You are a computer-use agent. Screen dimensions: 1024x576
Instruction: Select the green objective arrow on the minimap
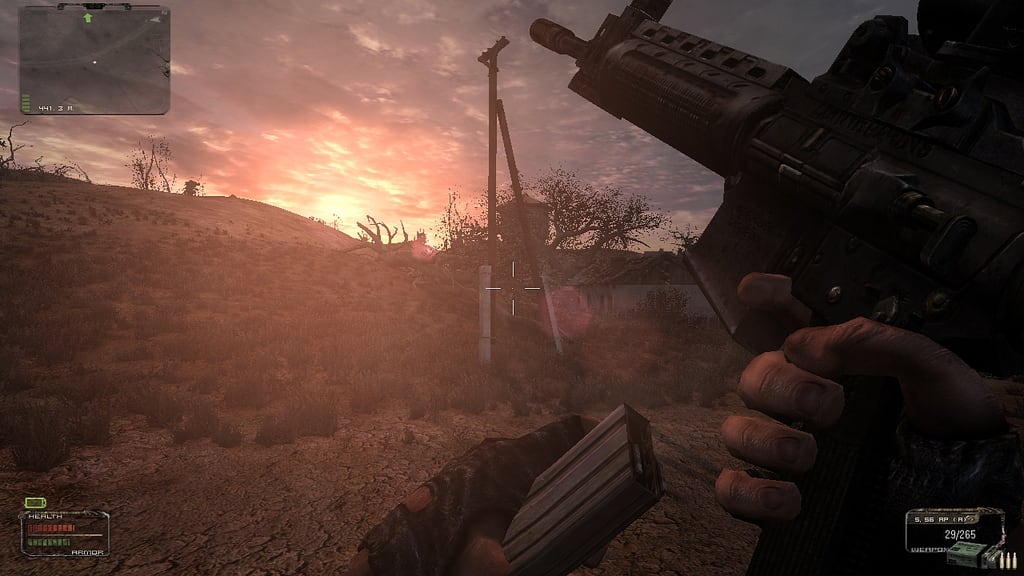click(88, 17)
